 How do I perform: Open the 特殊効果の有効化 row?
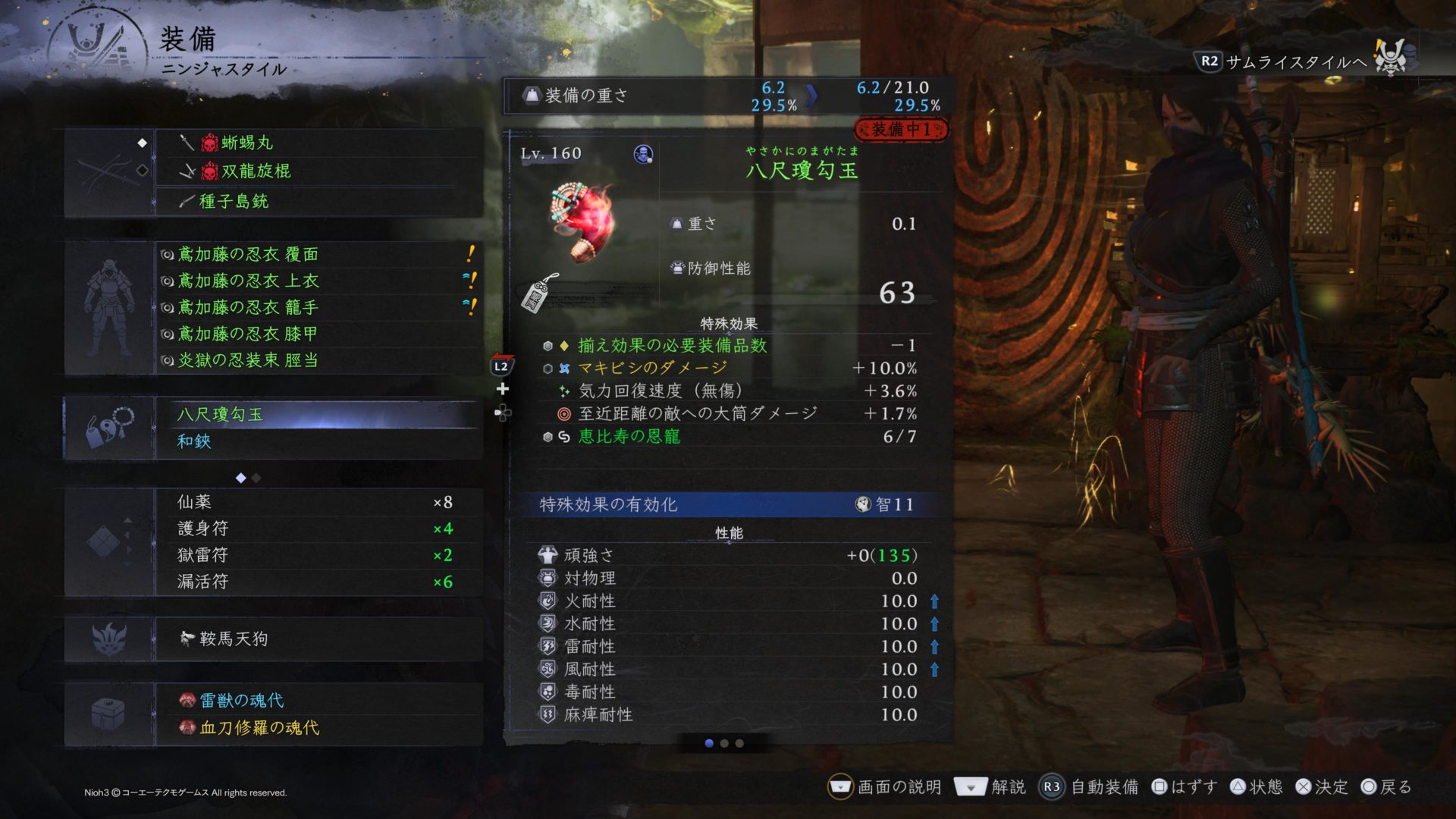coord(728,504)
